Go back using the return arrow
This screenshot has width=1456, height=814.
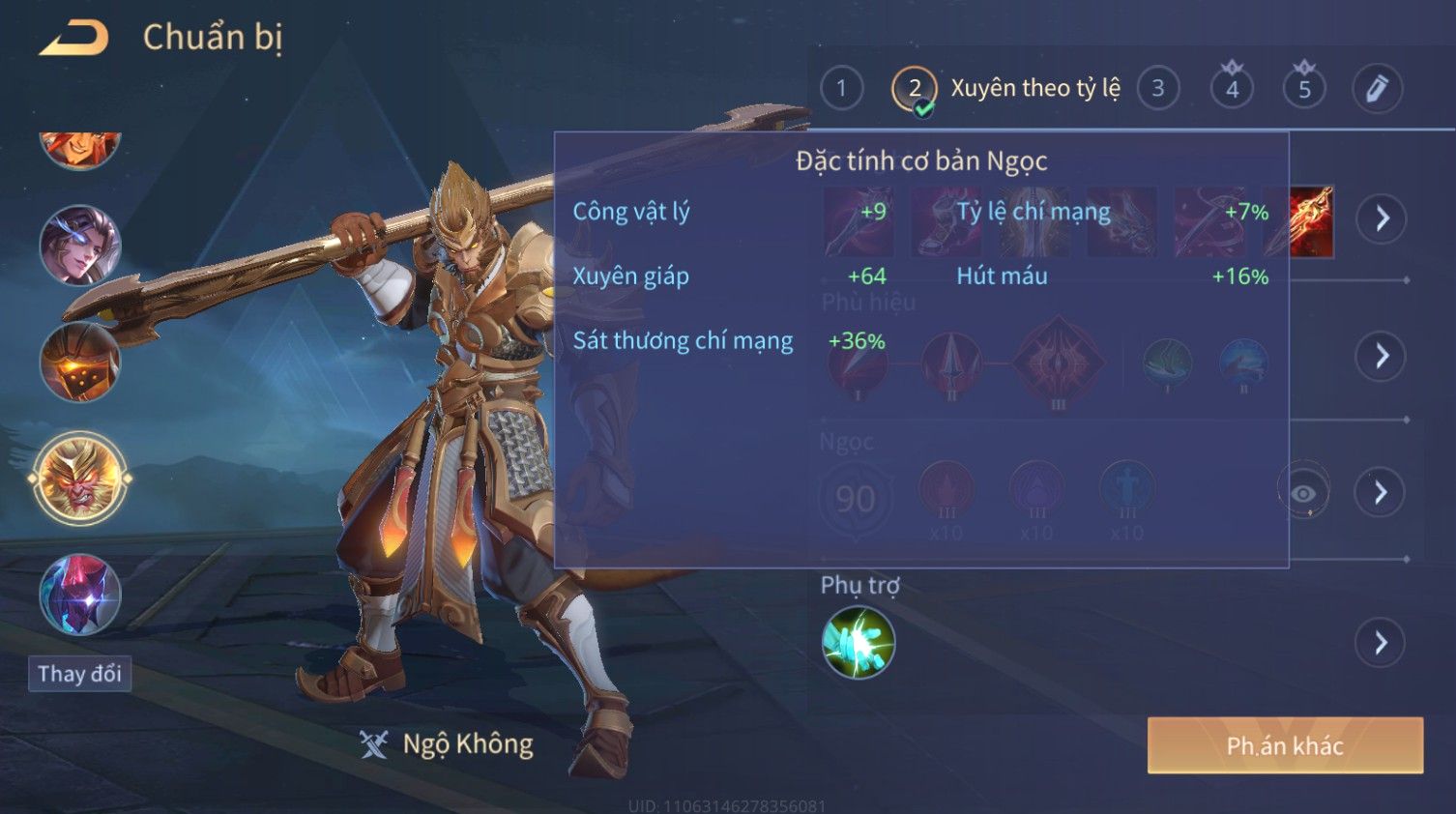click(73, 39)
